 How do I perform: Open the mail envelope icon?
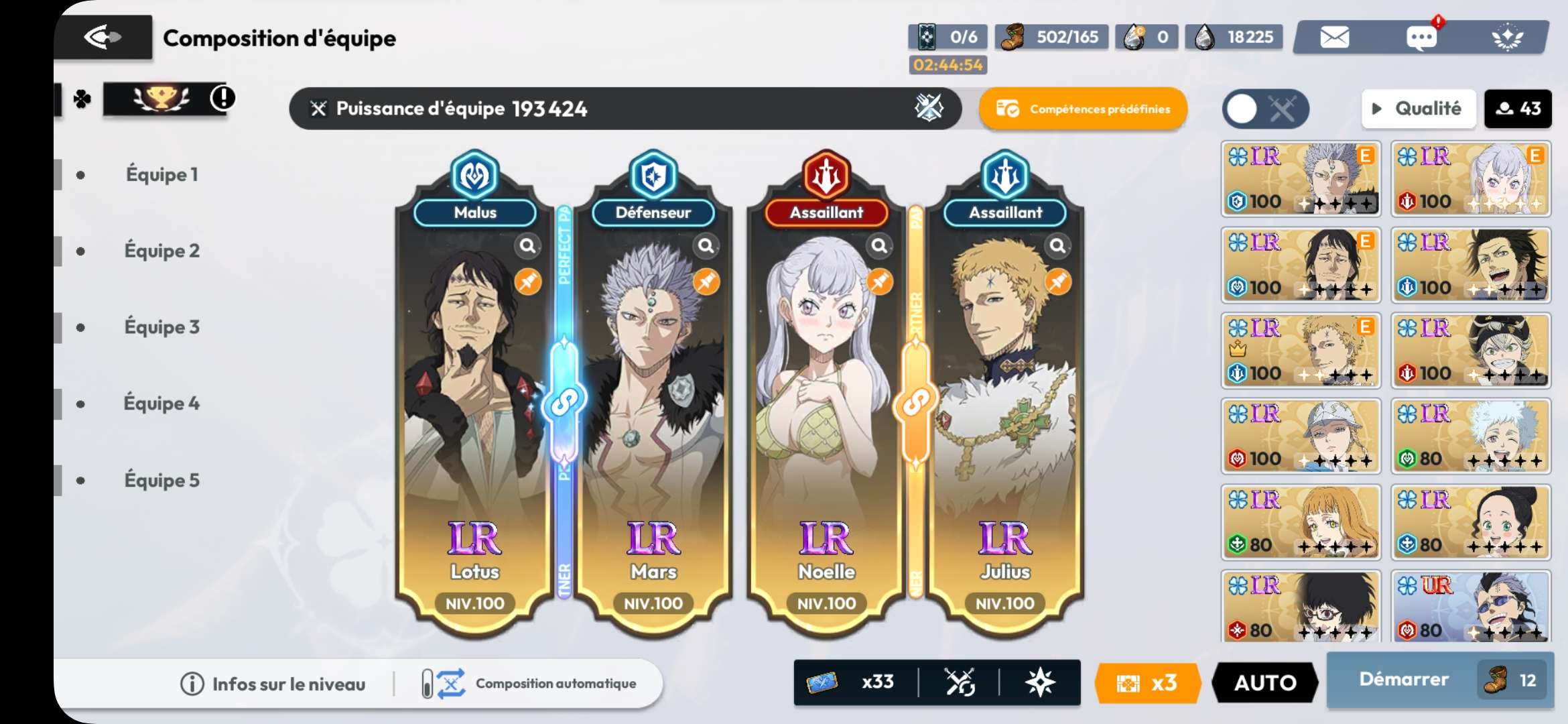[x=1334, y=38]
